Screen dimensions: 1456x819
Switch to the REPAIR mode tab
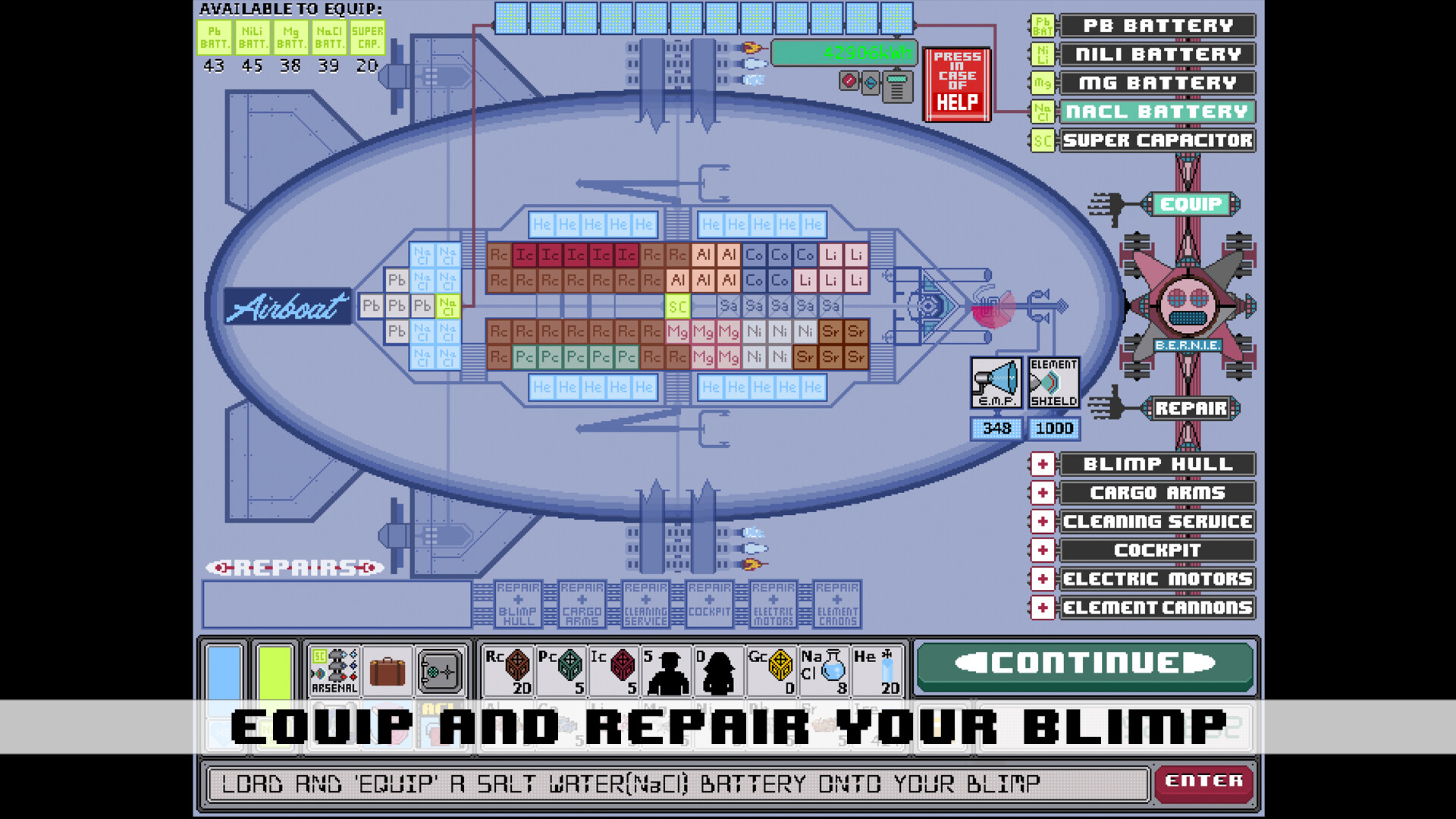[x=1192, y=408]
